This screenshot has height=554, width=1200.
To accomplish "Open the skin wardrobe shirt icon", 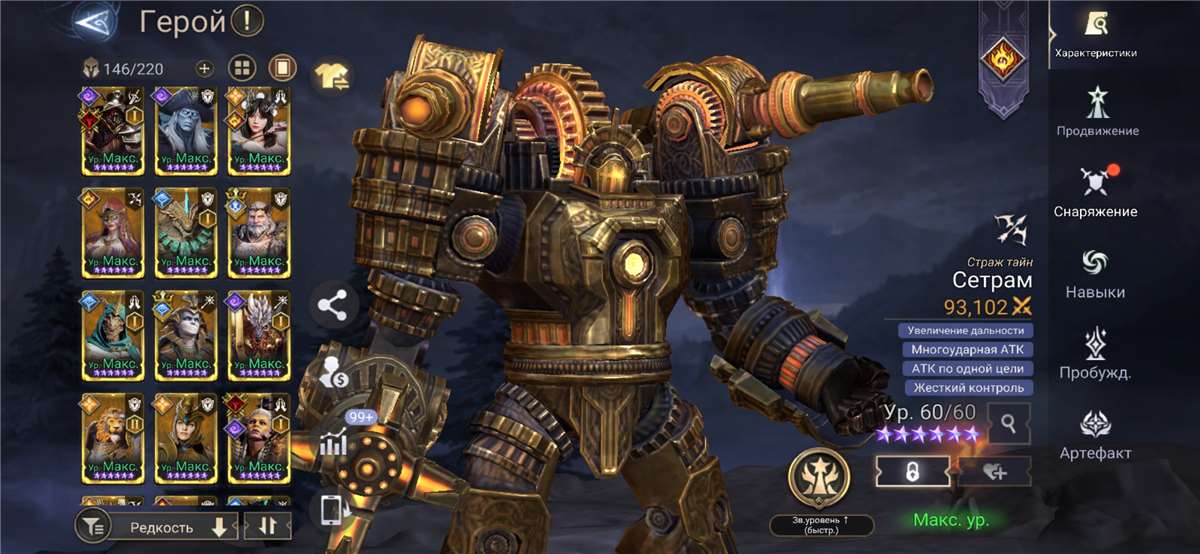I will tap(332, 73).
